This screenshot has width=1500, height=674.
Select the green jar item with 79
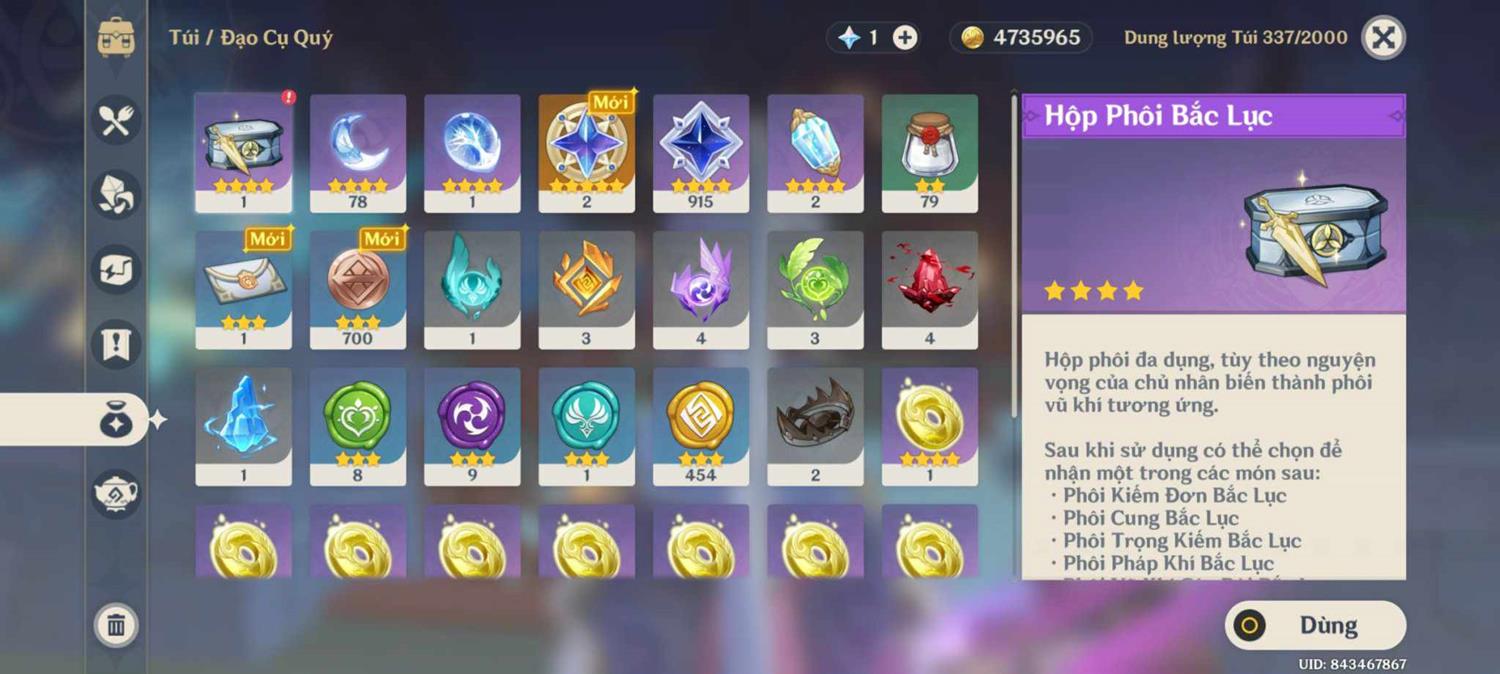pos(930,152)
